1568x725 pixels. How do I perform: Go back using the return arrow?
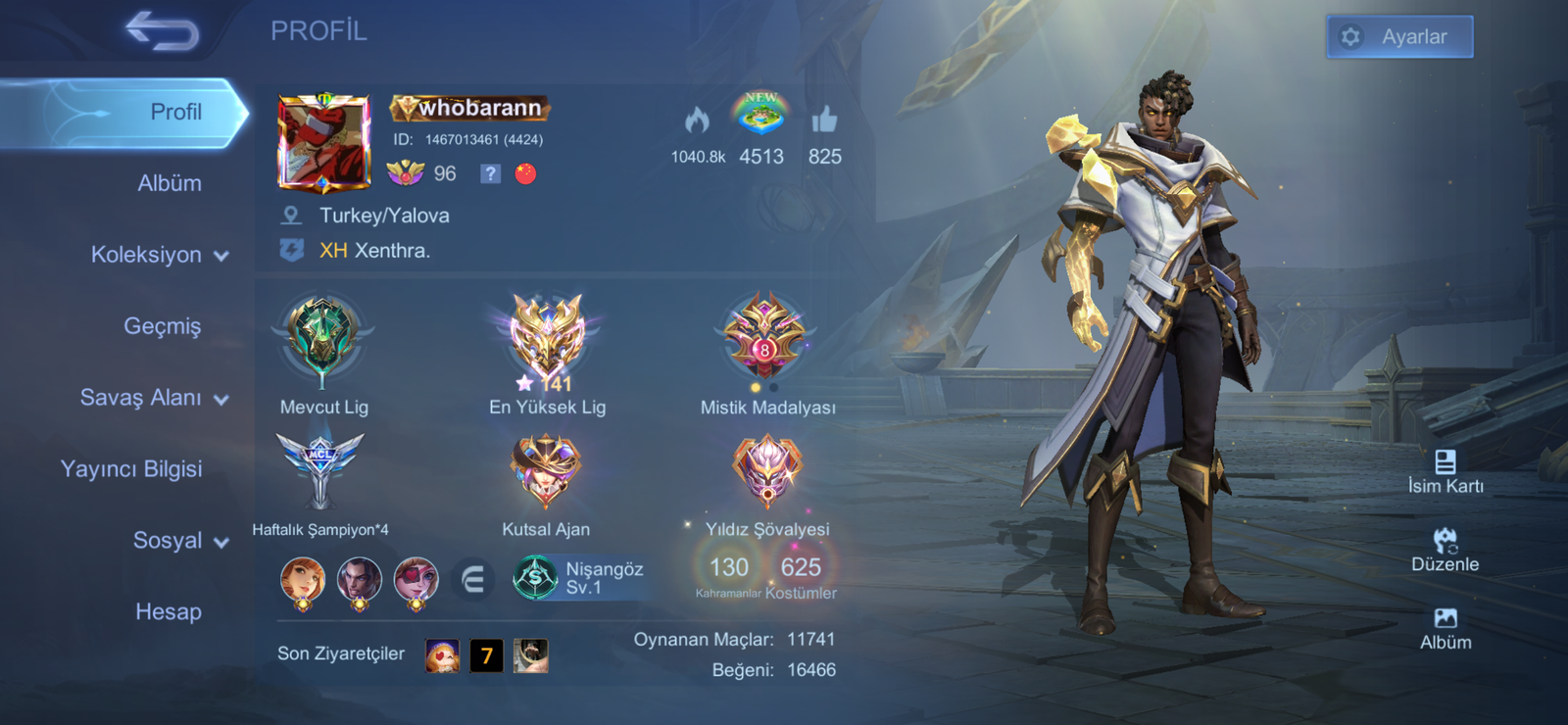tap(163, 31)
